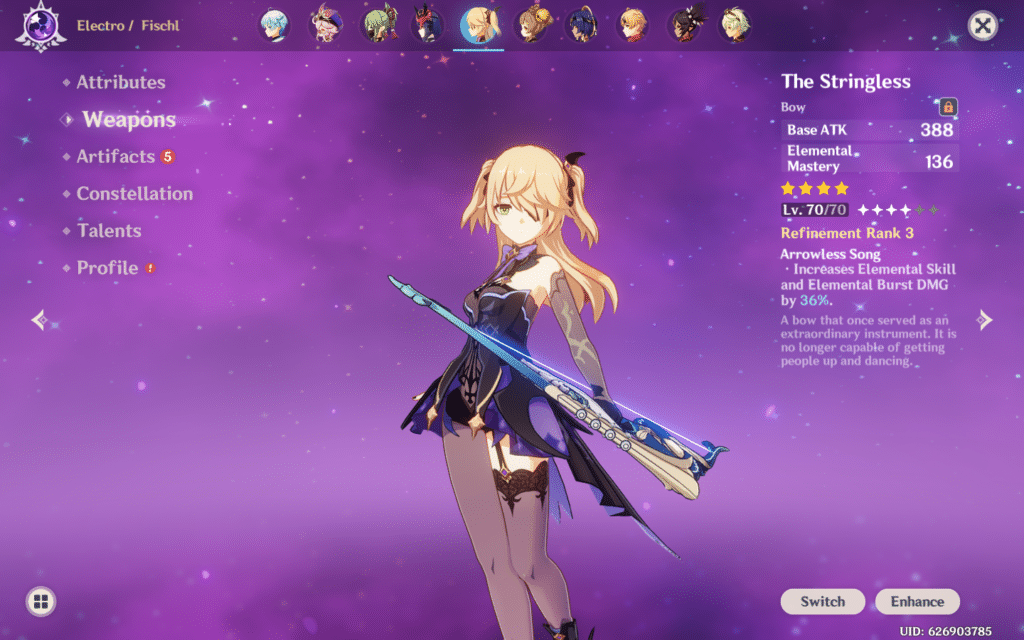
Task: Select the selected Fischl portrait
Action: (481, 25)
